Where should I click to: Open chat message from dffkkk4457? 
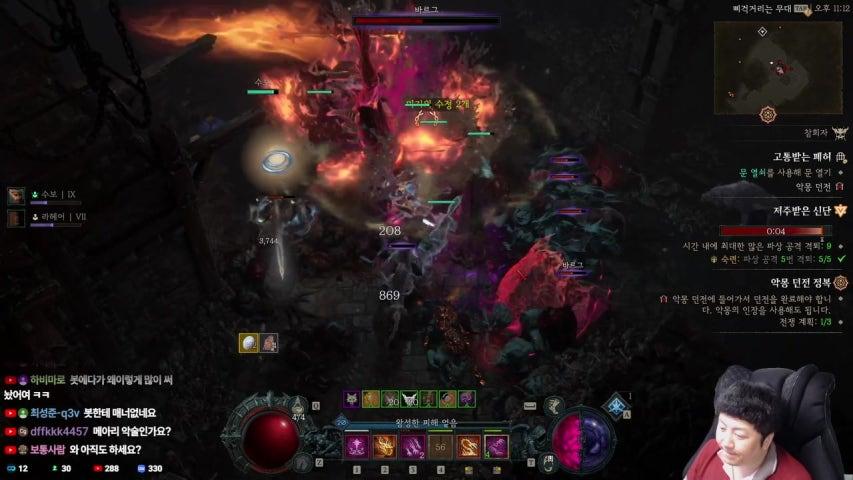click(x=90, y=432)
